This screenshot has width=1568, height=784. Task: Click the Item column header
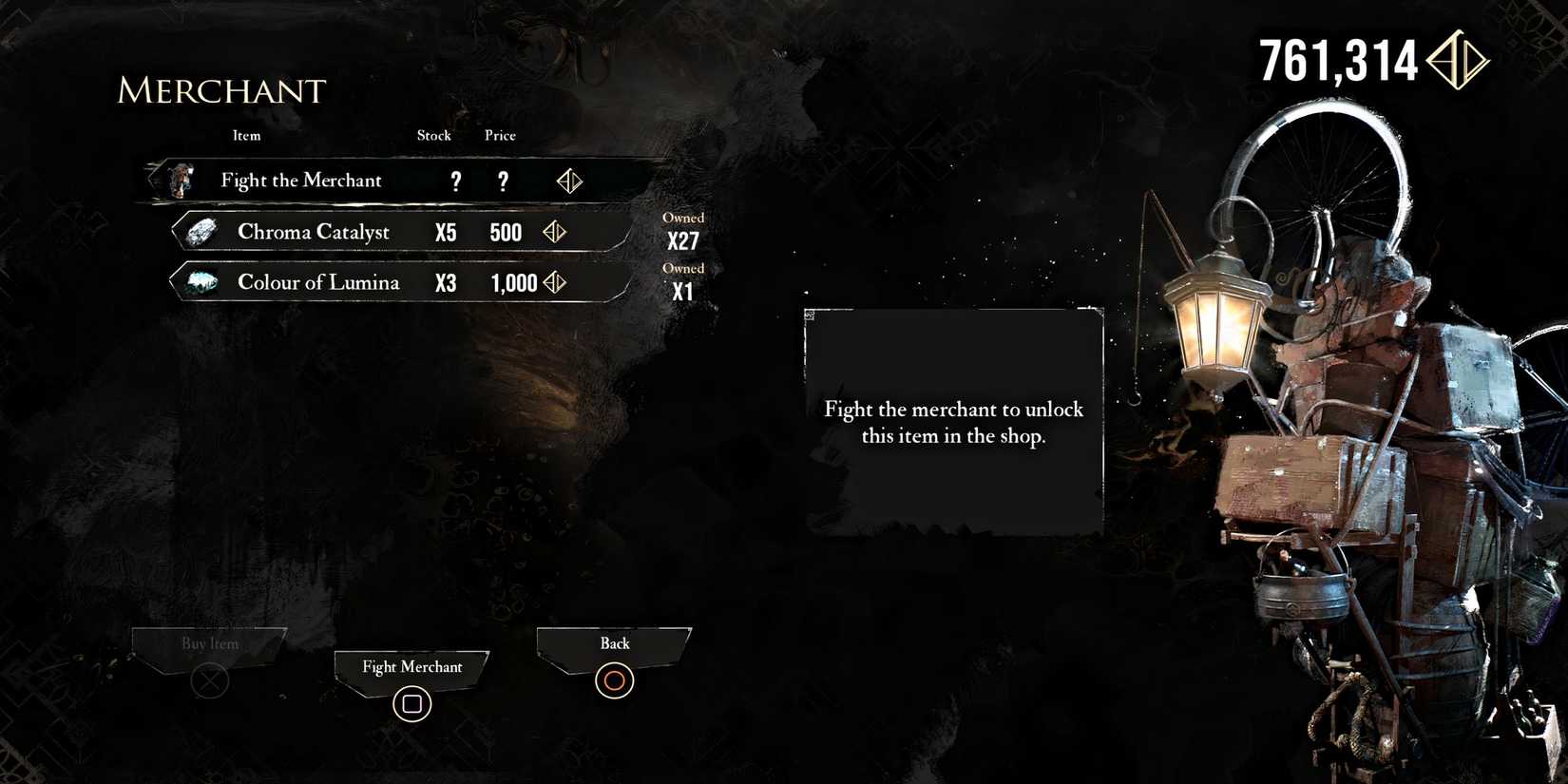246,136
